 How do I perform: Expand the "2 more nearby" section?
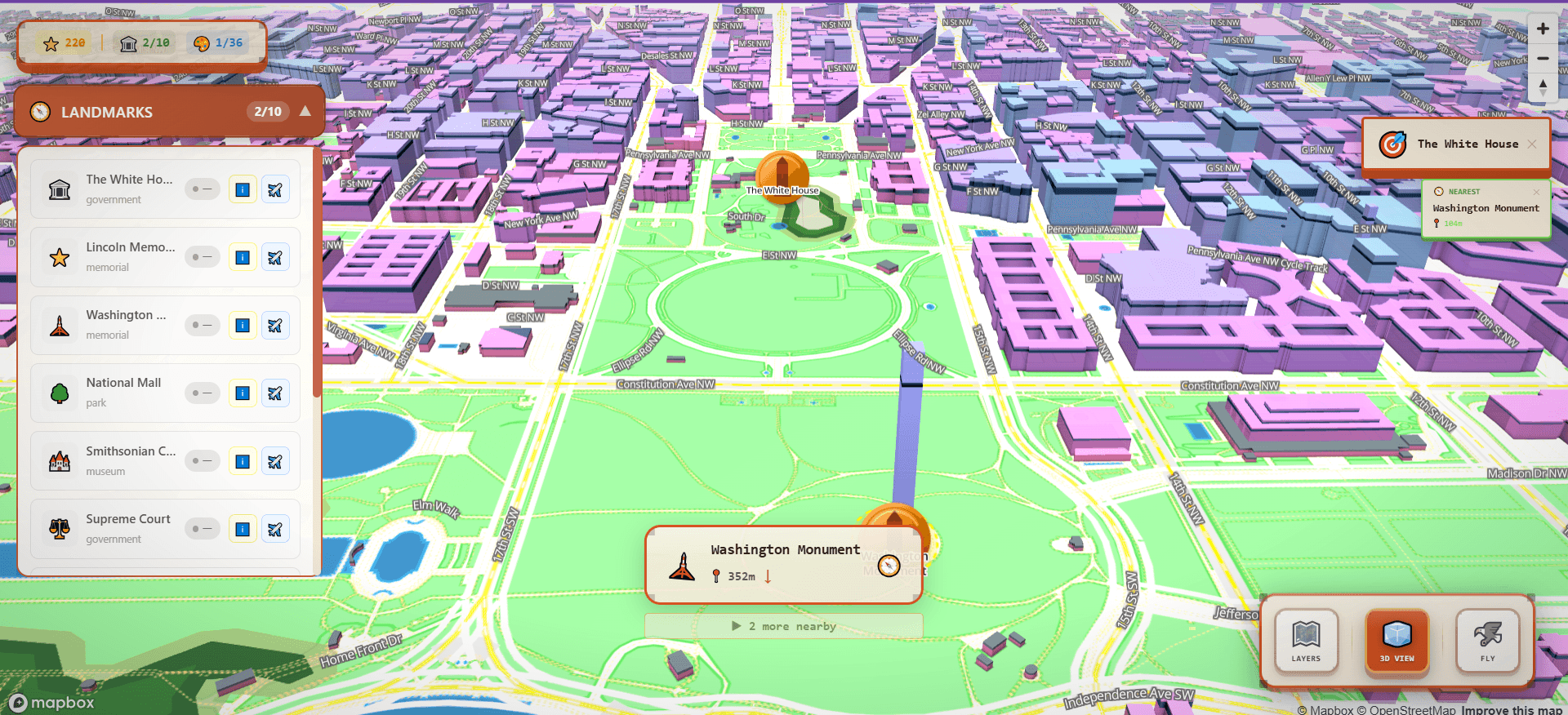[783, 626]
